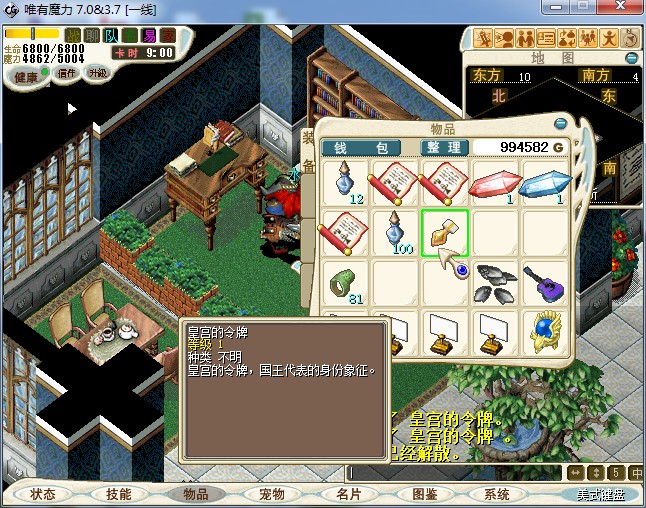
Task: Select the red crystal item
Action: [494, 184]
